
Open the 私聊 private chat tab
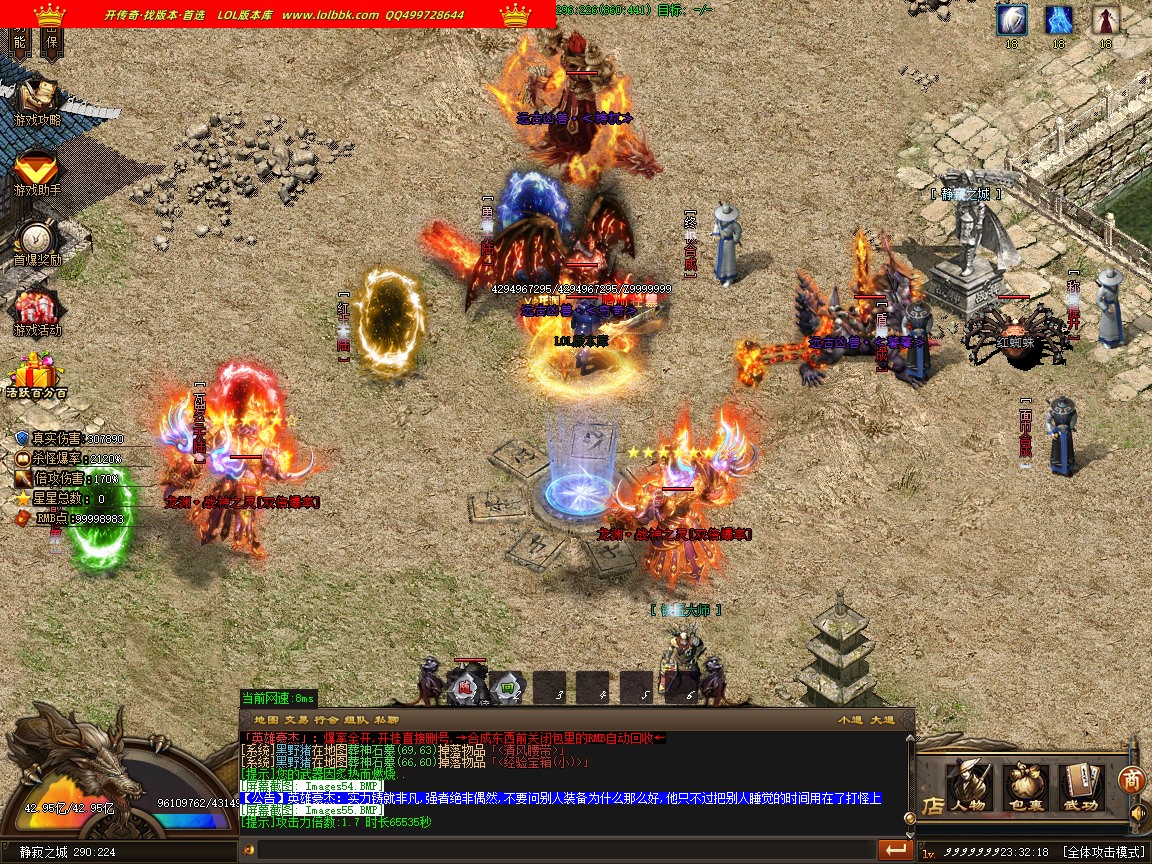pos(387,720)
